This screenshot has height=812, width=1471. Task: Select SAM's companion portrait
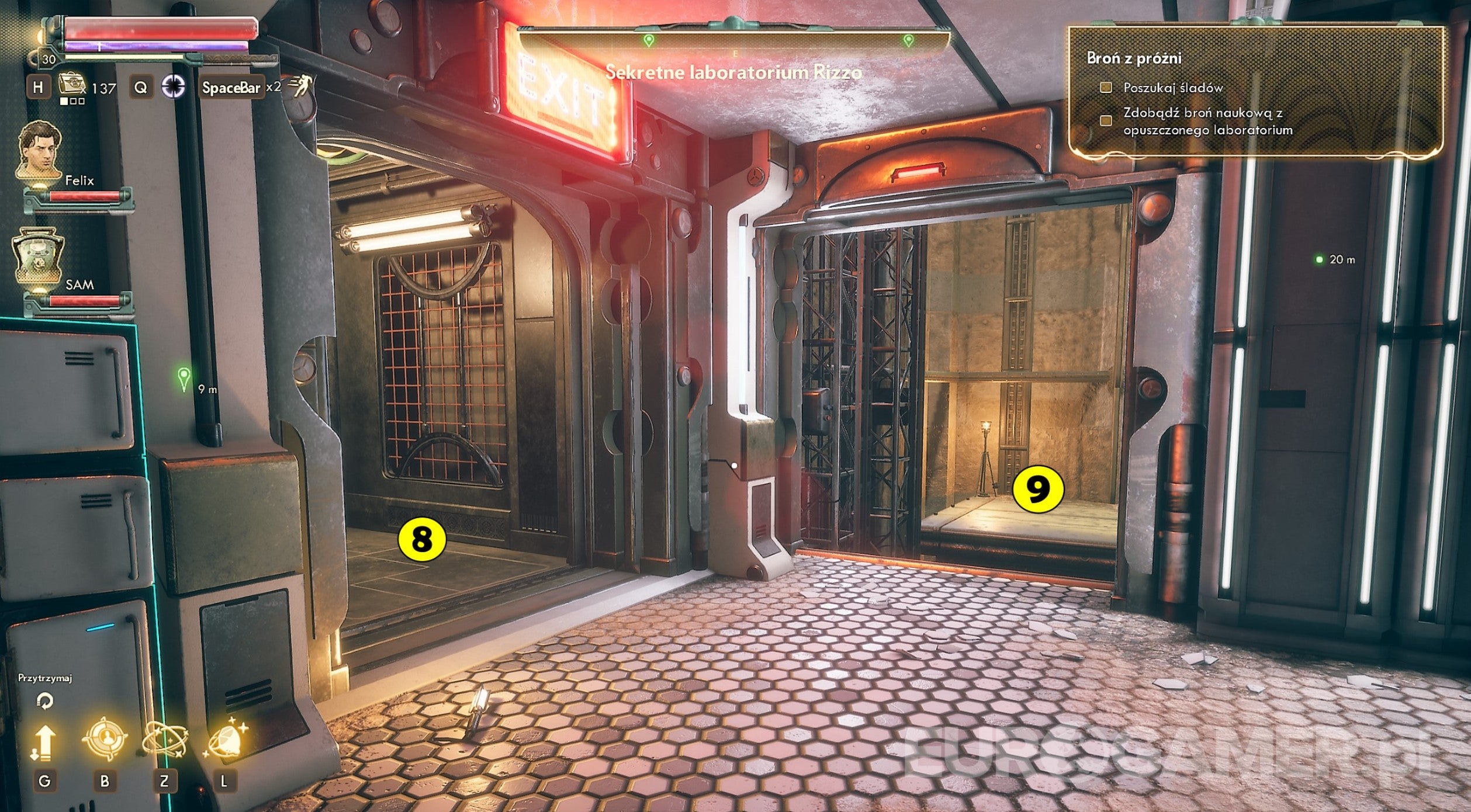click(39, 256)
